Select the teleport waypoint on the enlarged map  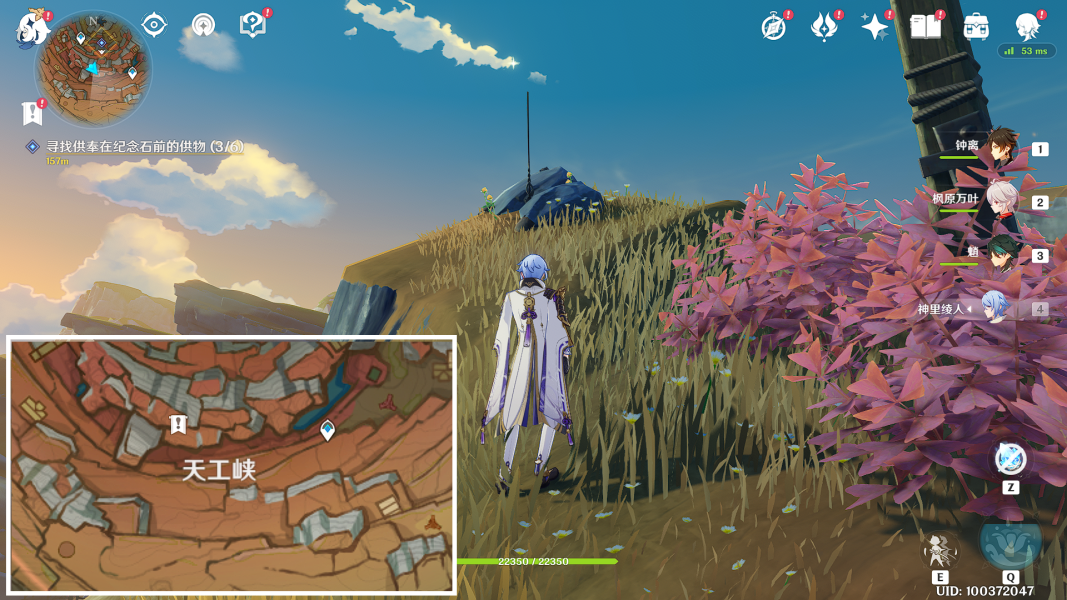327,430
